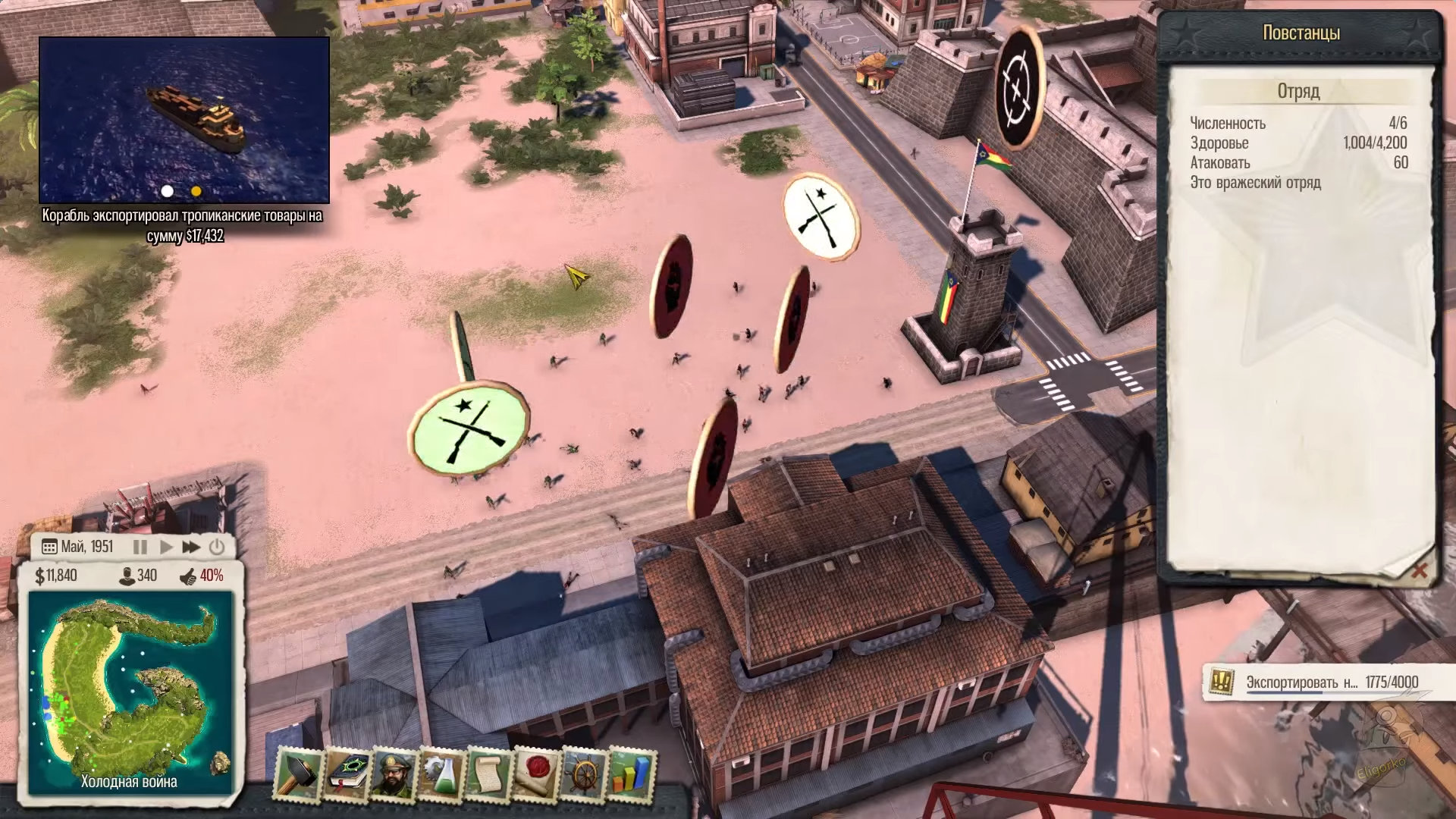1456x819 pixels.
Task: Open the El Presidente portrait stamp
Action: [393, 775]
